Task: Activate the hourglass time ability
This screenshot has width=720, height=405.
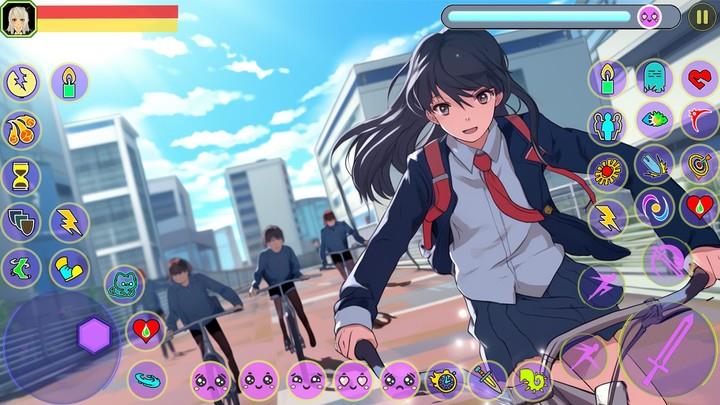Action: tap(21, 176)
